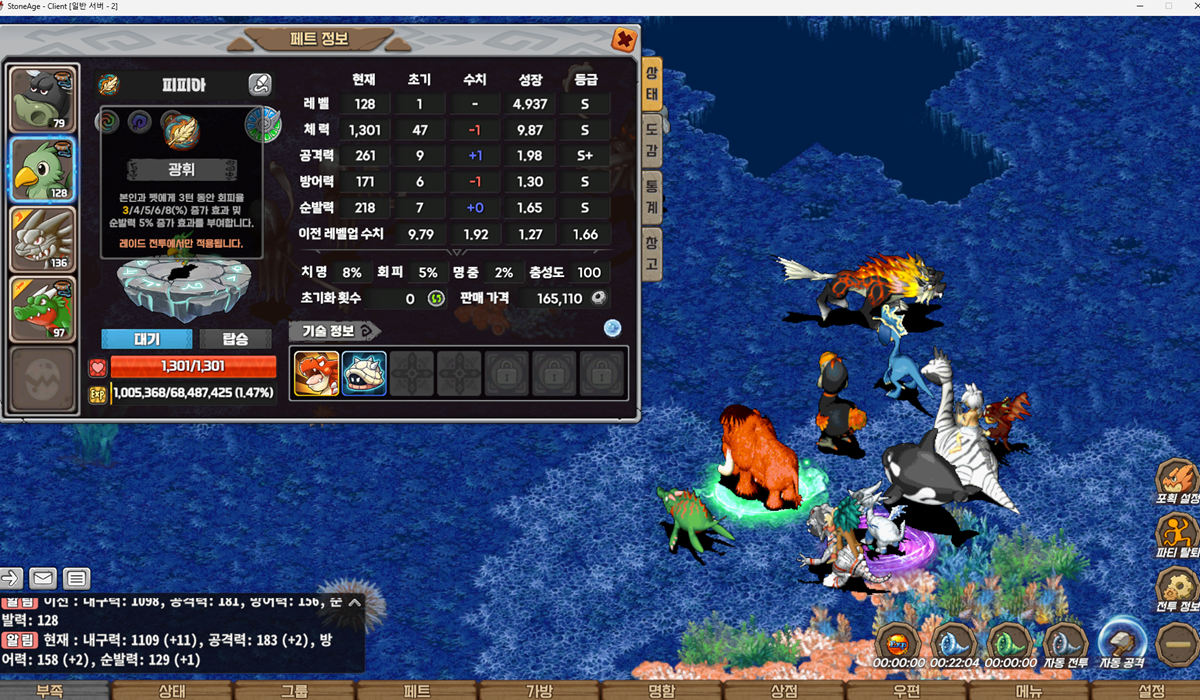
Task: Close the pet info window
Action: coord(624,40)
